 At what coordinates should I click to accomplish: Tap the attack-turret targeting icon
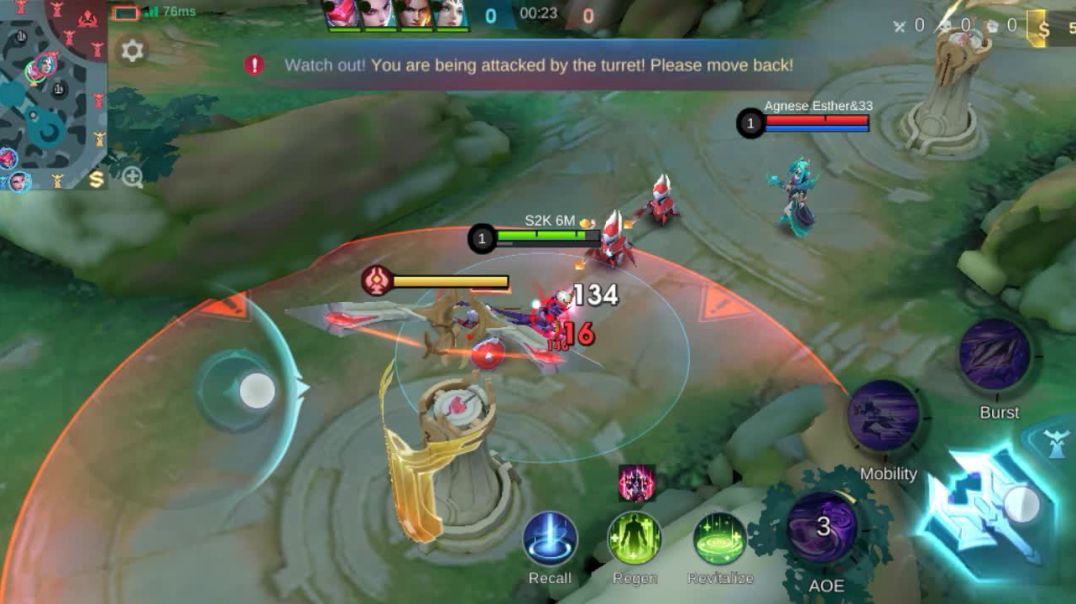point(1057,444)
